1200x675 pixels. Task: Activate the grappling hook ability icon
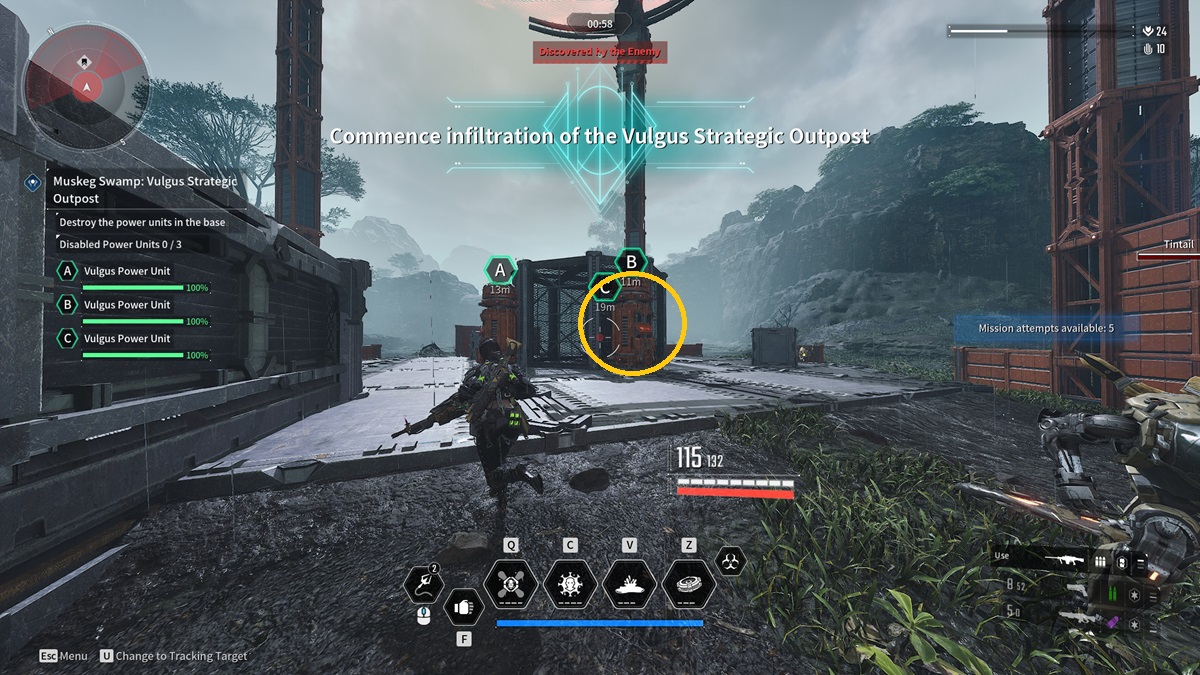pos(423,585)
